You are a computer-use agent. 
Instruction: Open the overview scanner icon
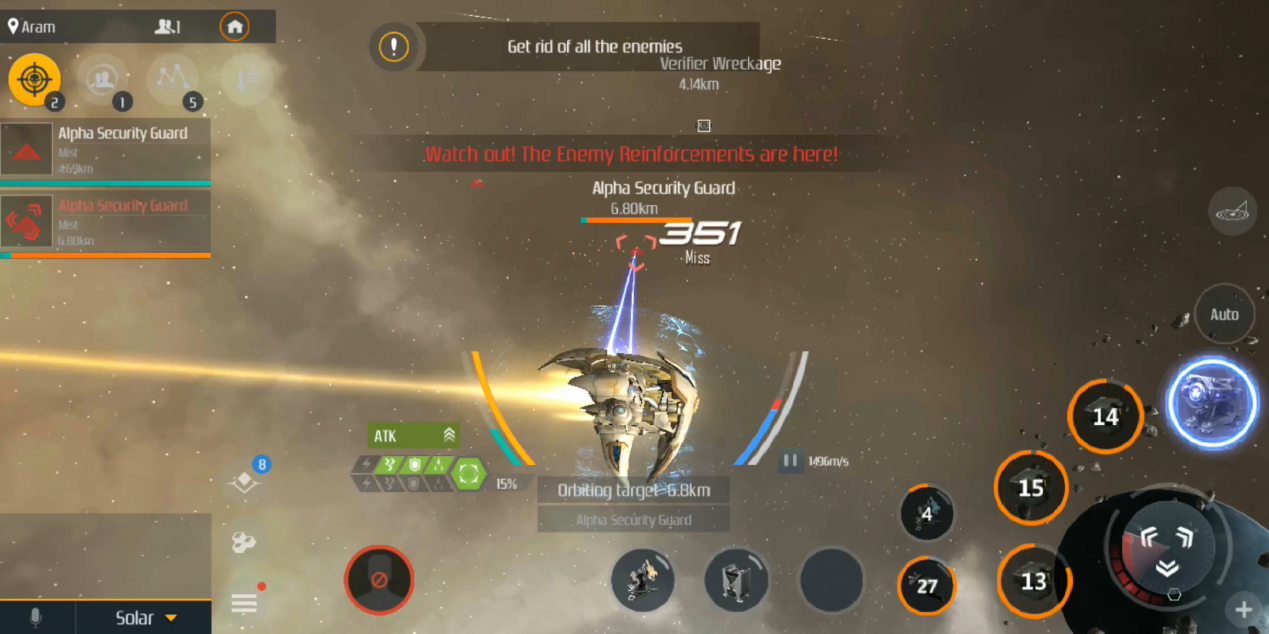(1232, 211)
